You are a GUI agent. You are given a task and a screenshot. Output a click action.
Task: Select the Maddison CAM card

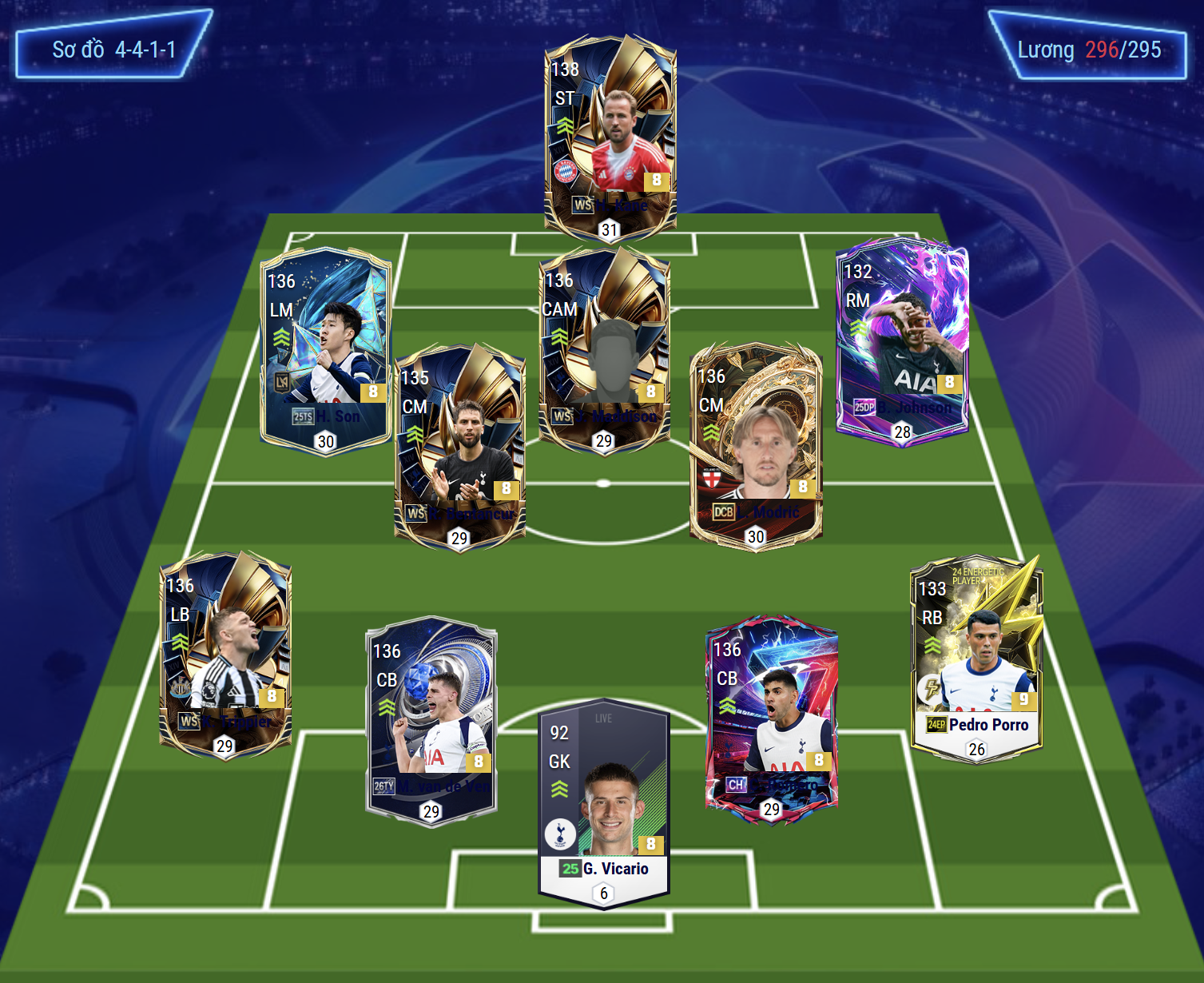(x=604, y=349)
